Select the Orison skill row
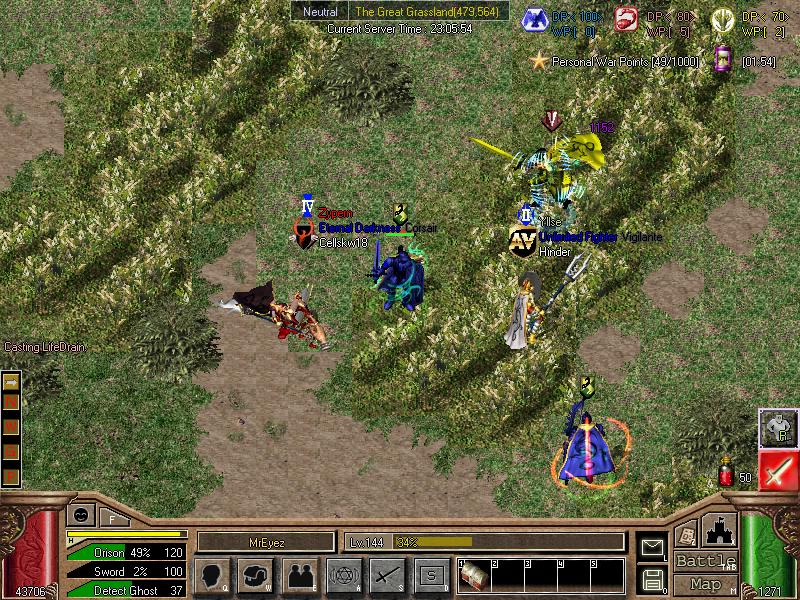The height and width of the screenshot is (600, 800). (130, 552)
